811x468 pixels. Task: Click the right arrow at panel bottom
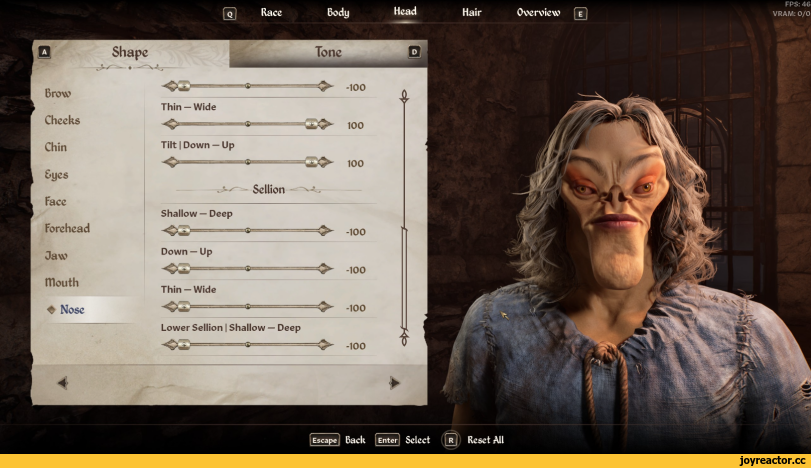[x=394, y=382]
